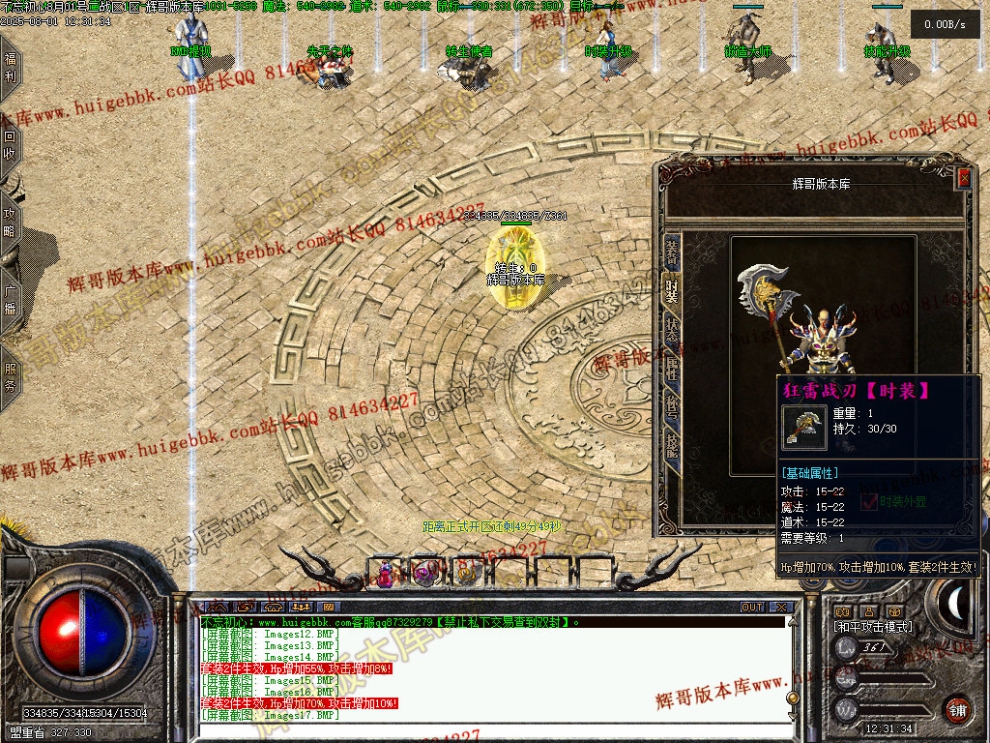Switch to the 称号 title tab
990x743 pixels.
(x=672, y=404)
